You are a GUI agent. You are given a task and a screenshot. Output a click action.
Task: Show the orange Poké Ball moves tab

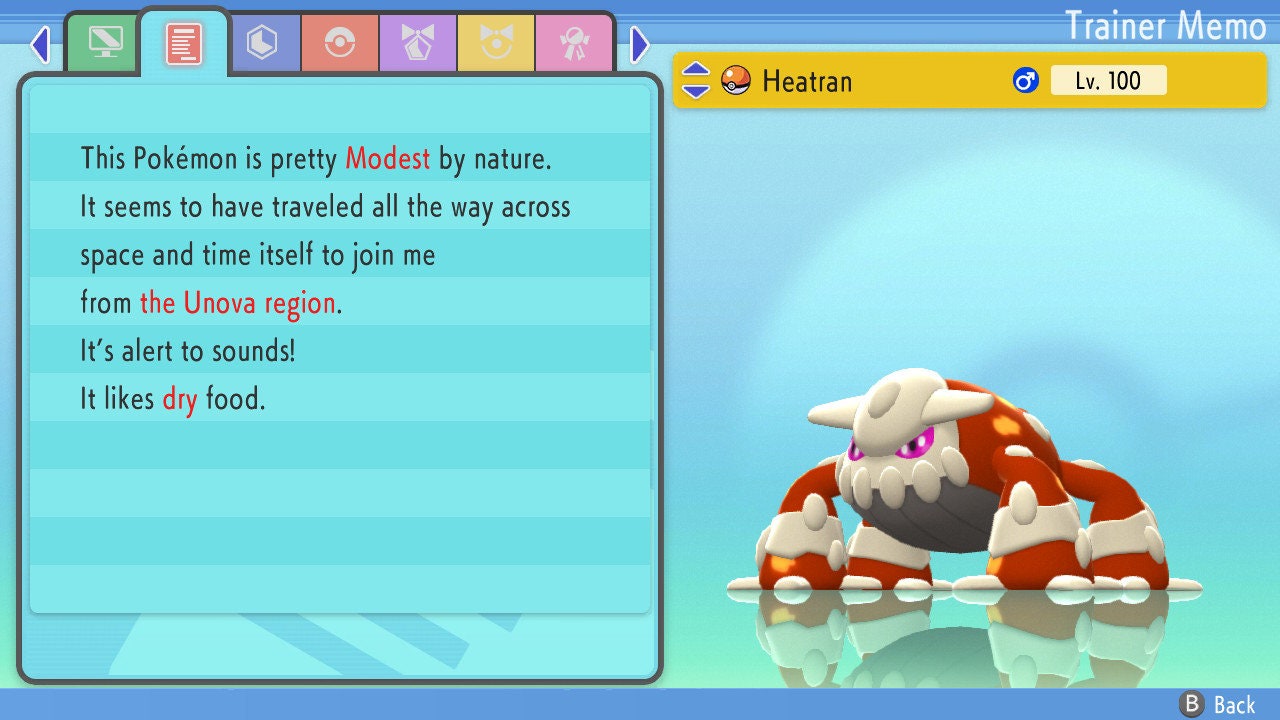(339, 43)
